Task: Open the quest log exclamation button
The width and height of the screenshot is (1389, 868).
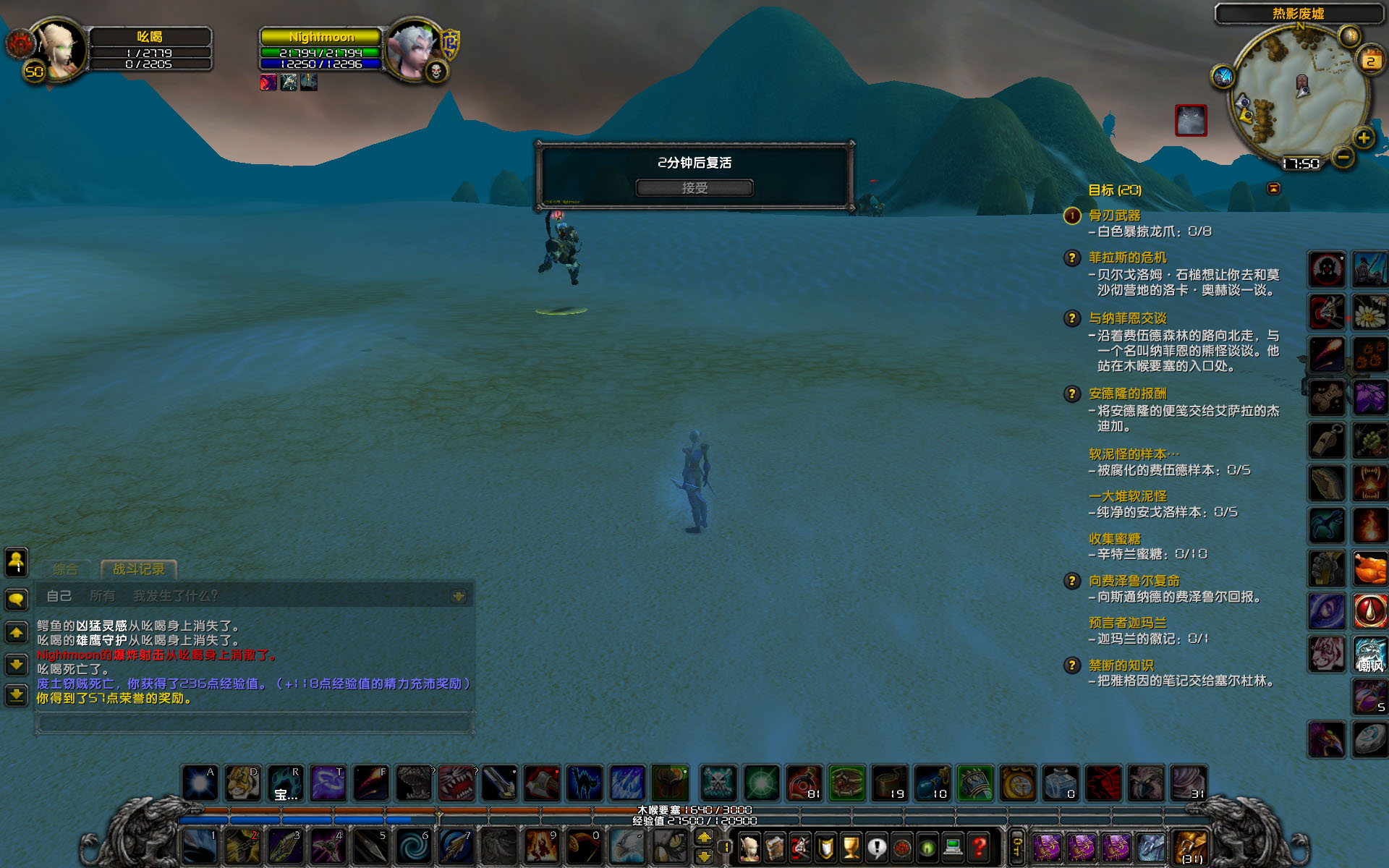Action: [x=876, y=846]
